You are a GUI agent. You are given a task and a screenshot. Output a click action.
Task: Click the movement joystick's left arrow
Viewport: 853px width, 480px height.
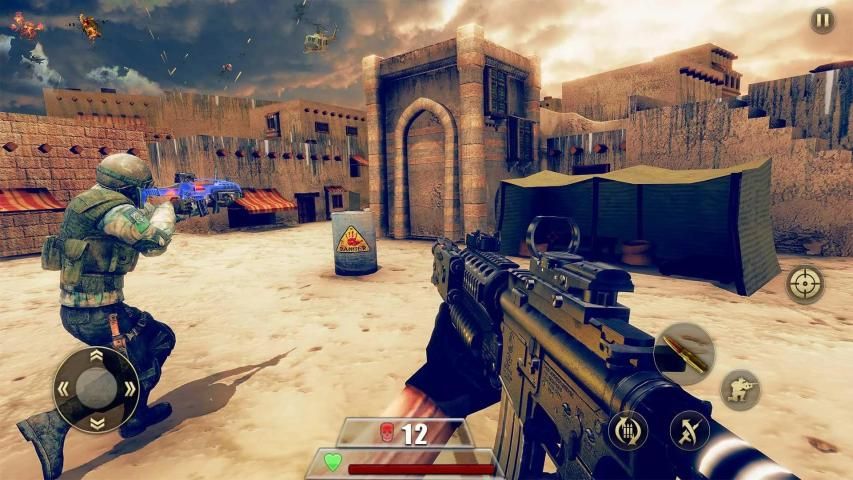(x=63, y=389)
